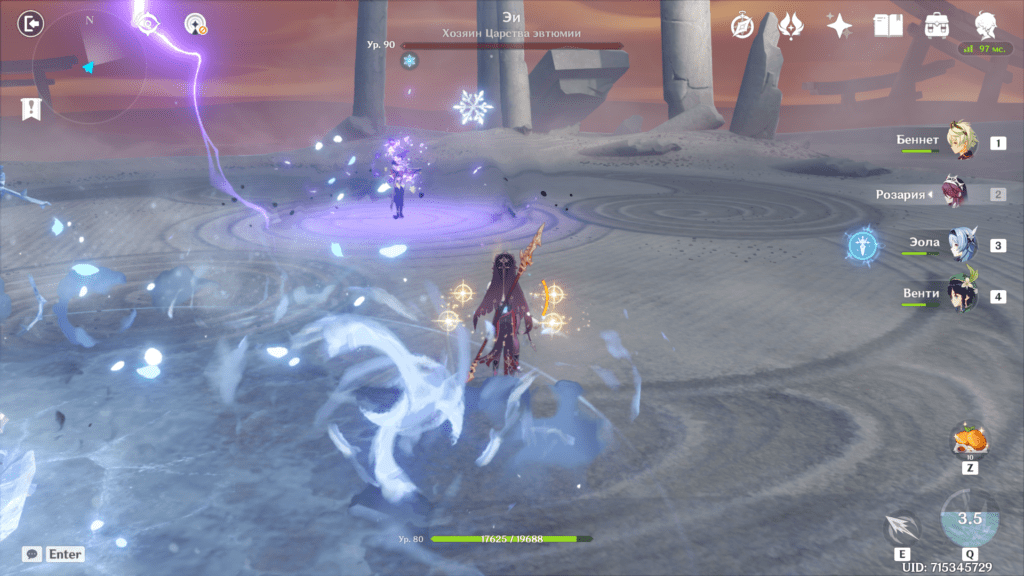Open the compass icon in the top bar
This screenshot has width=1024, height=576.
(742, 26)
